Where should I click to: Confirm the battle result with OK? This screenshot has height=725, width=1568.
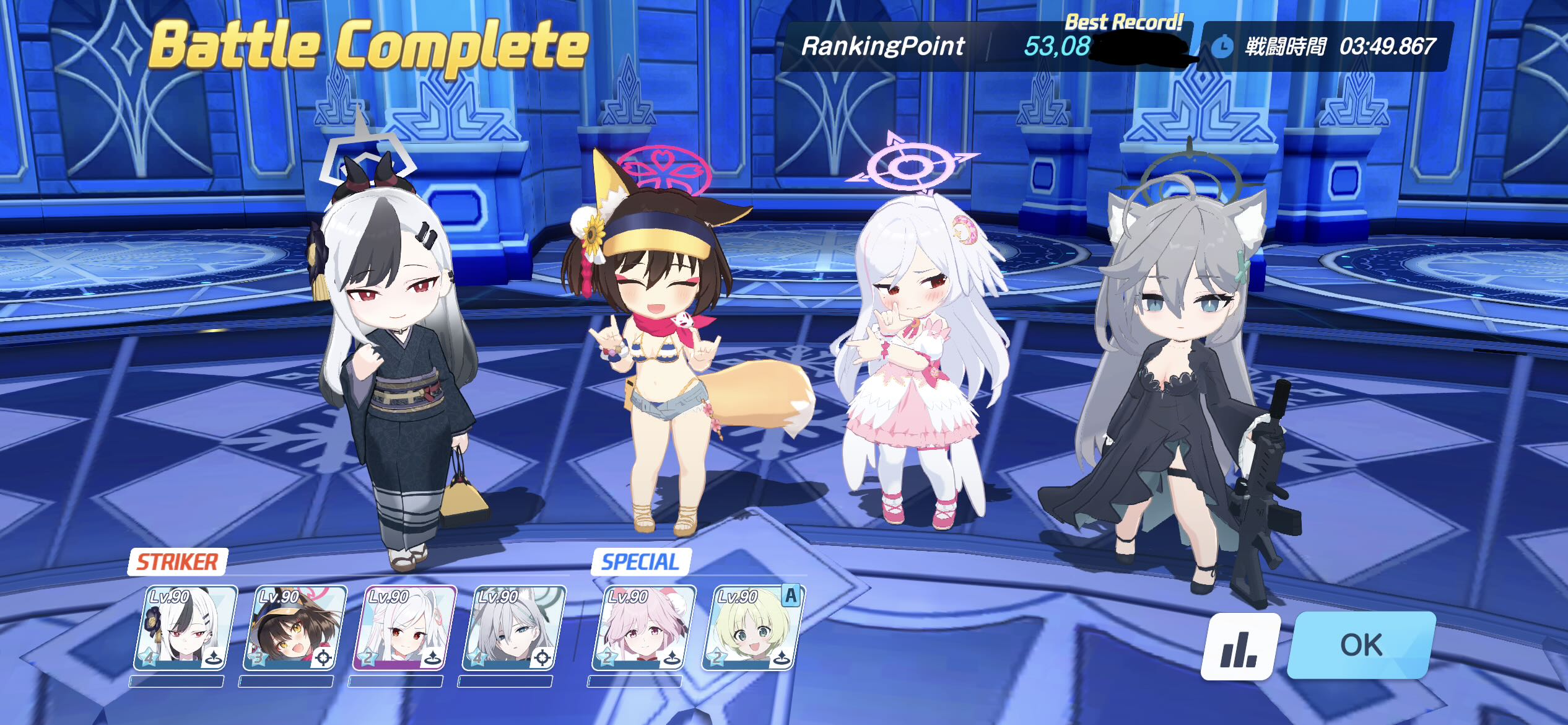pos(1361,645)
